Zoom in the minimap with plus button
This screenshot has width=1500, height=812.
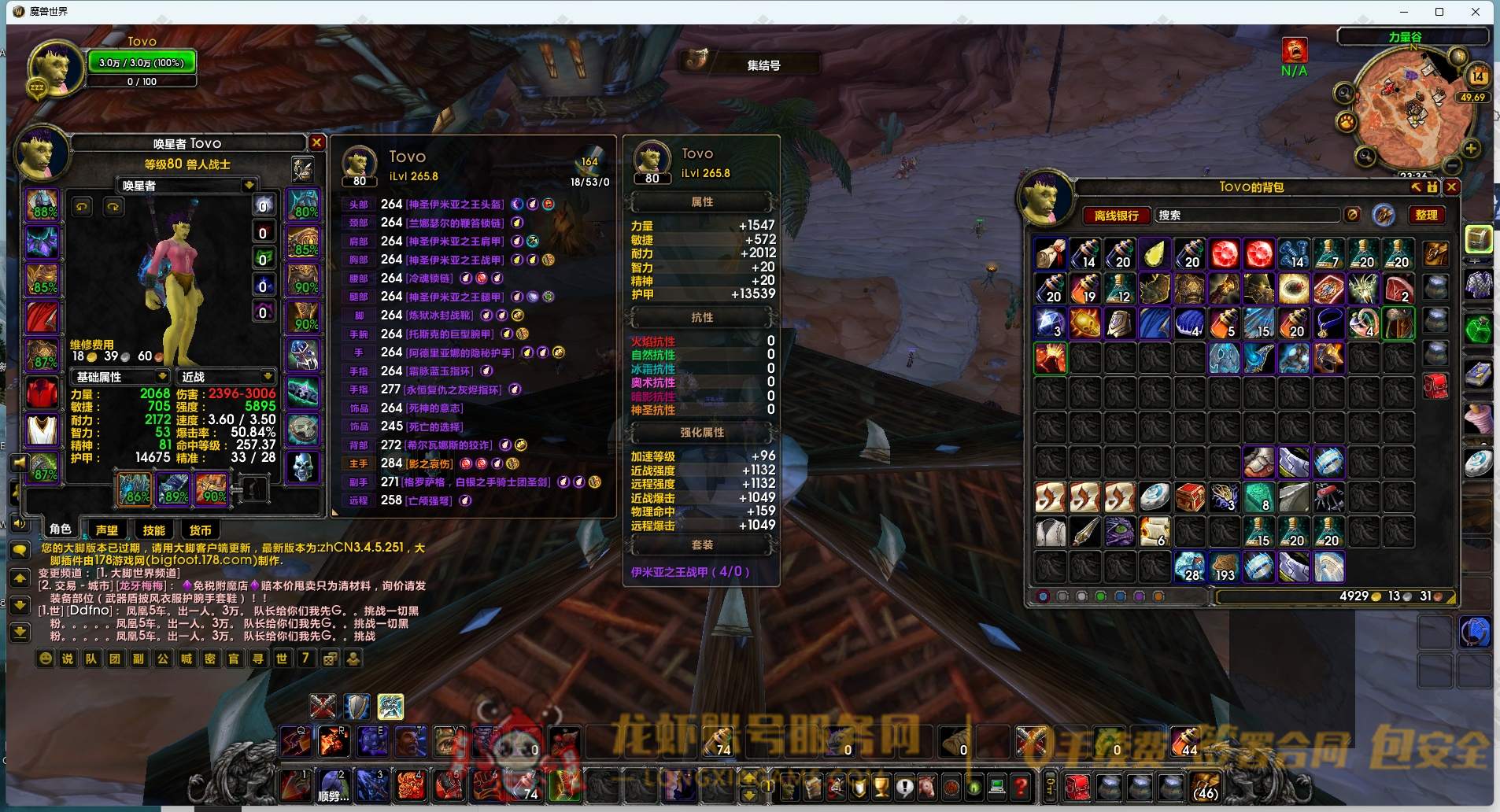pos(1470,149)
